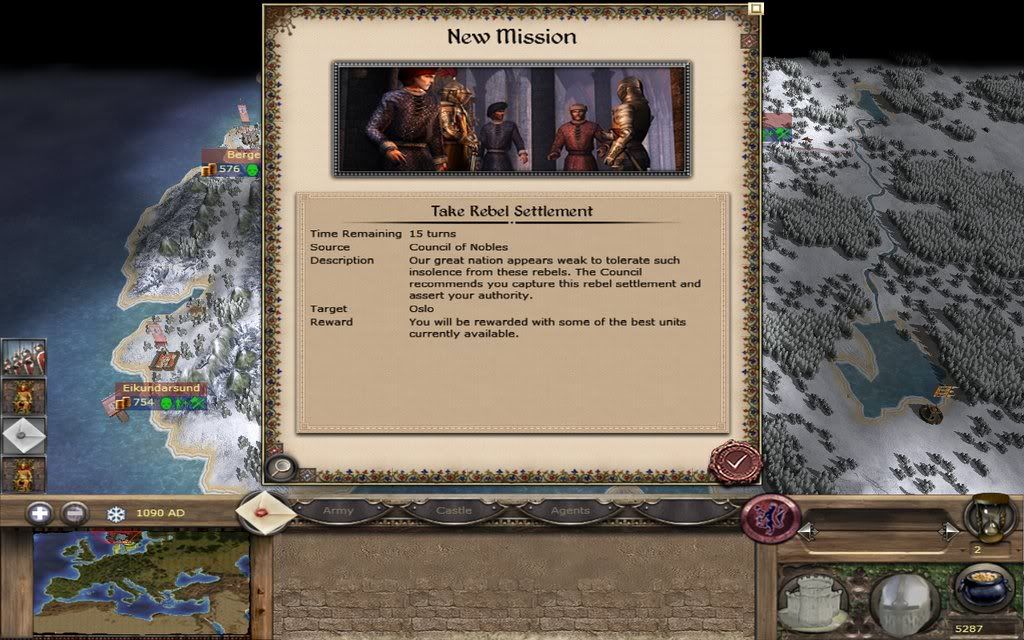Switch to the Castle tab
This screenshot has width=1024, height=640.
click(x=453, y=511)
